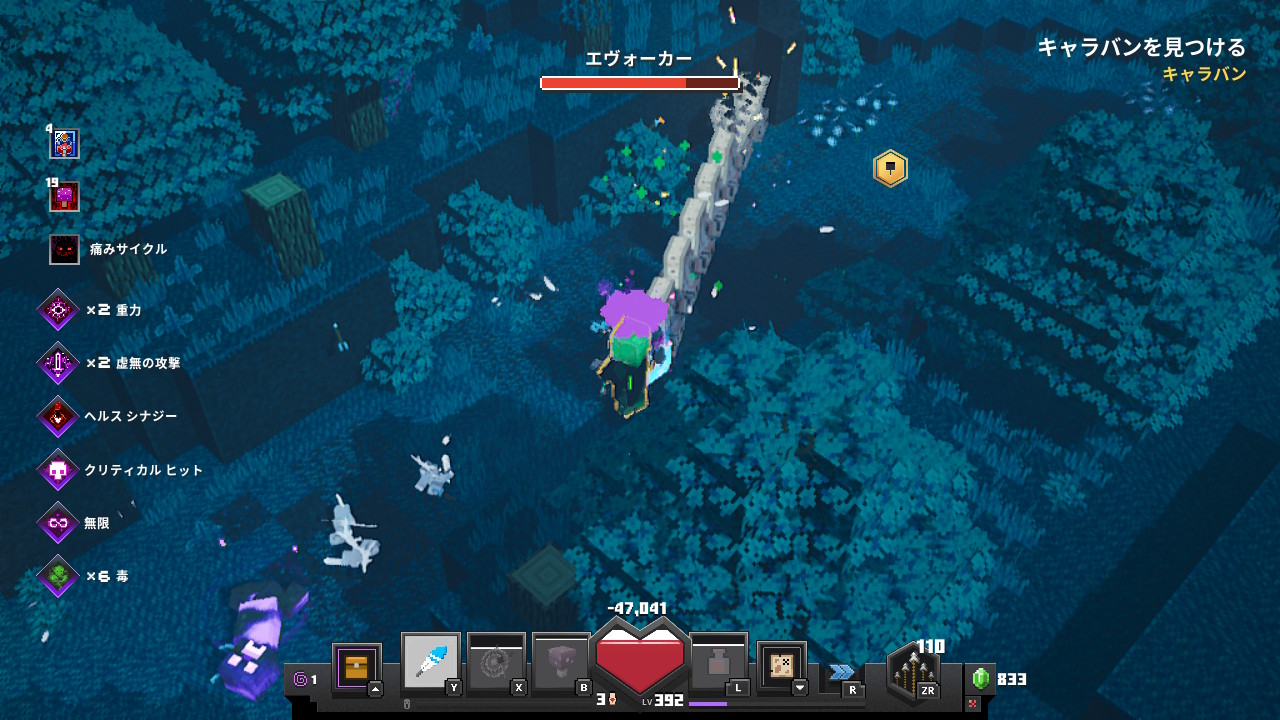Select the 重力 gravity enchantment icon
This screenshot has height=720, width=1280.
[x=58, y=311]
